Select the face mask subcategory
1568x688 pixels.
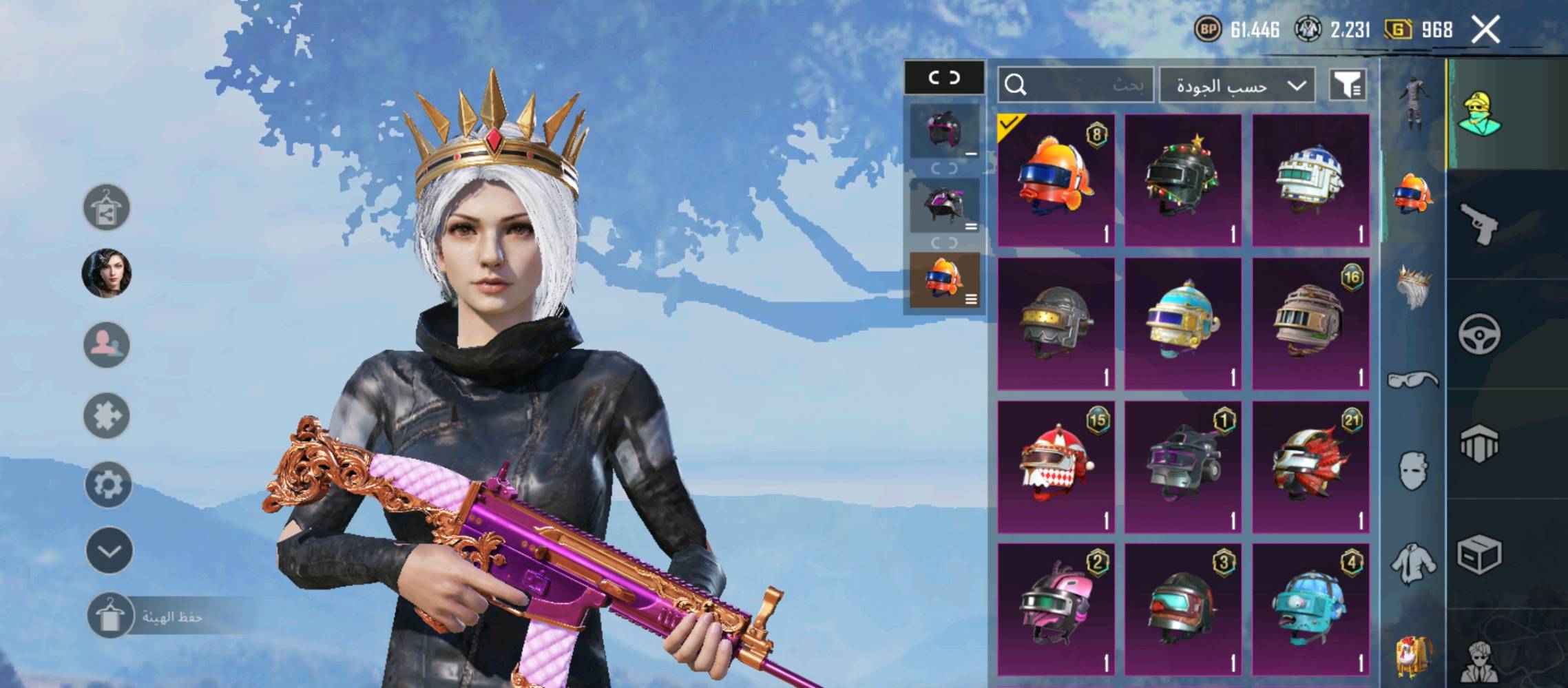(1413, 471)
